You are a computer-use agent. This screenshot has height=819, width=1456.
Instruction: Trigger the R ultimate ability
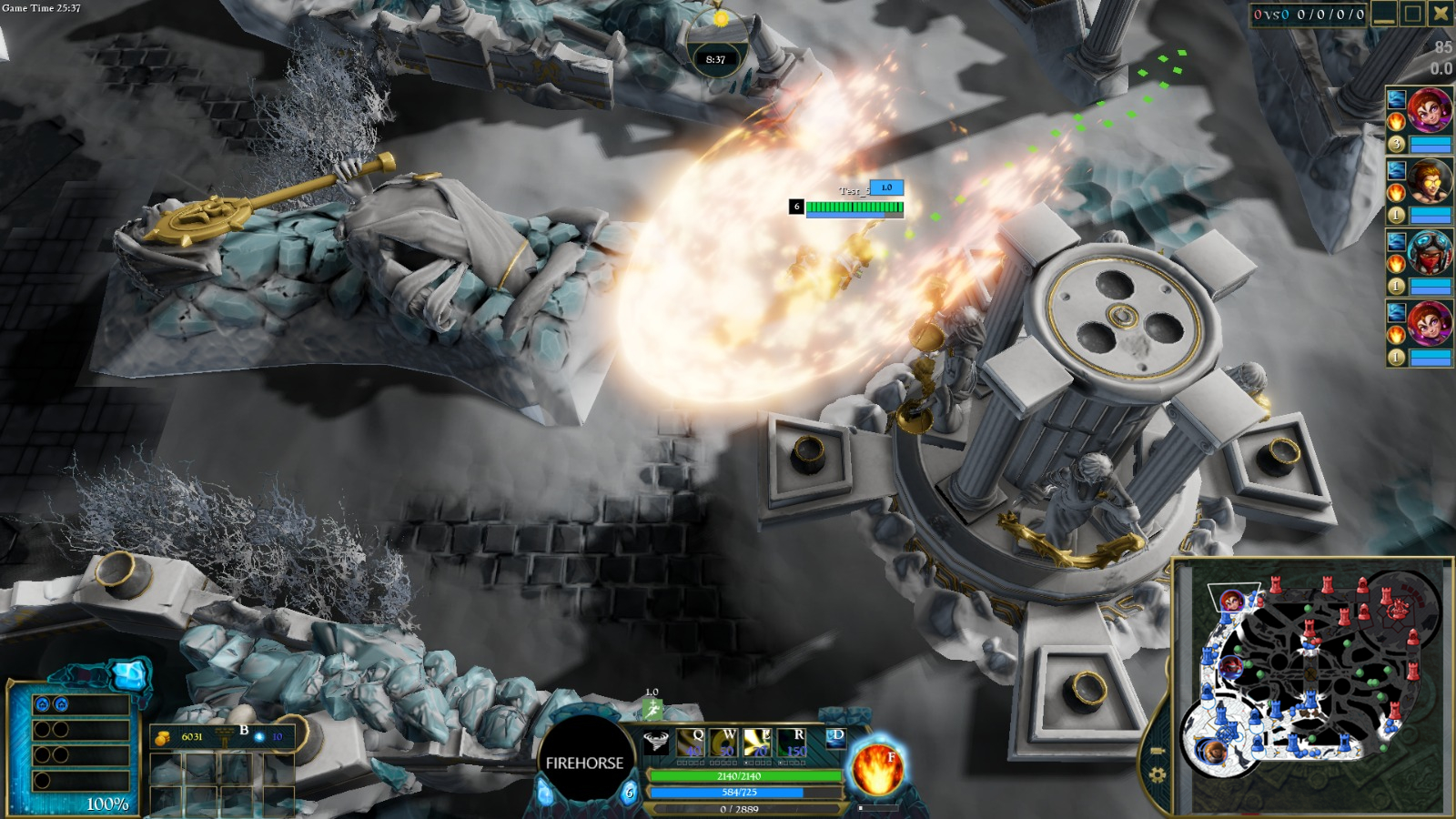(793, 743)
